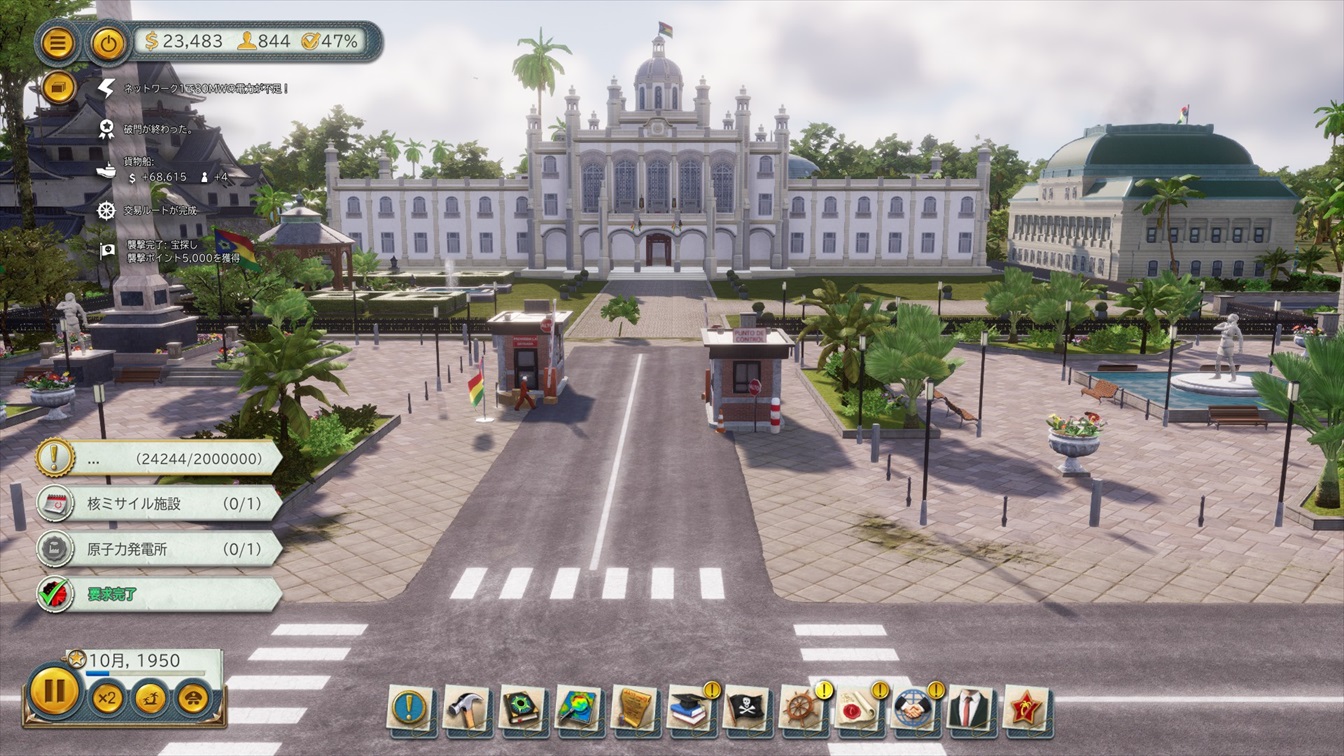Open the 2000000 goal objective entry
1344x756 pixels.
click(x=160, y=458)
